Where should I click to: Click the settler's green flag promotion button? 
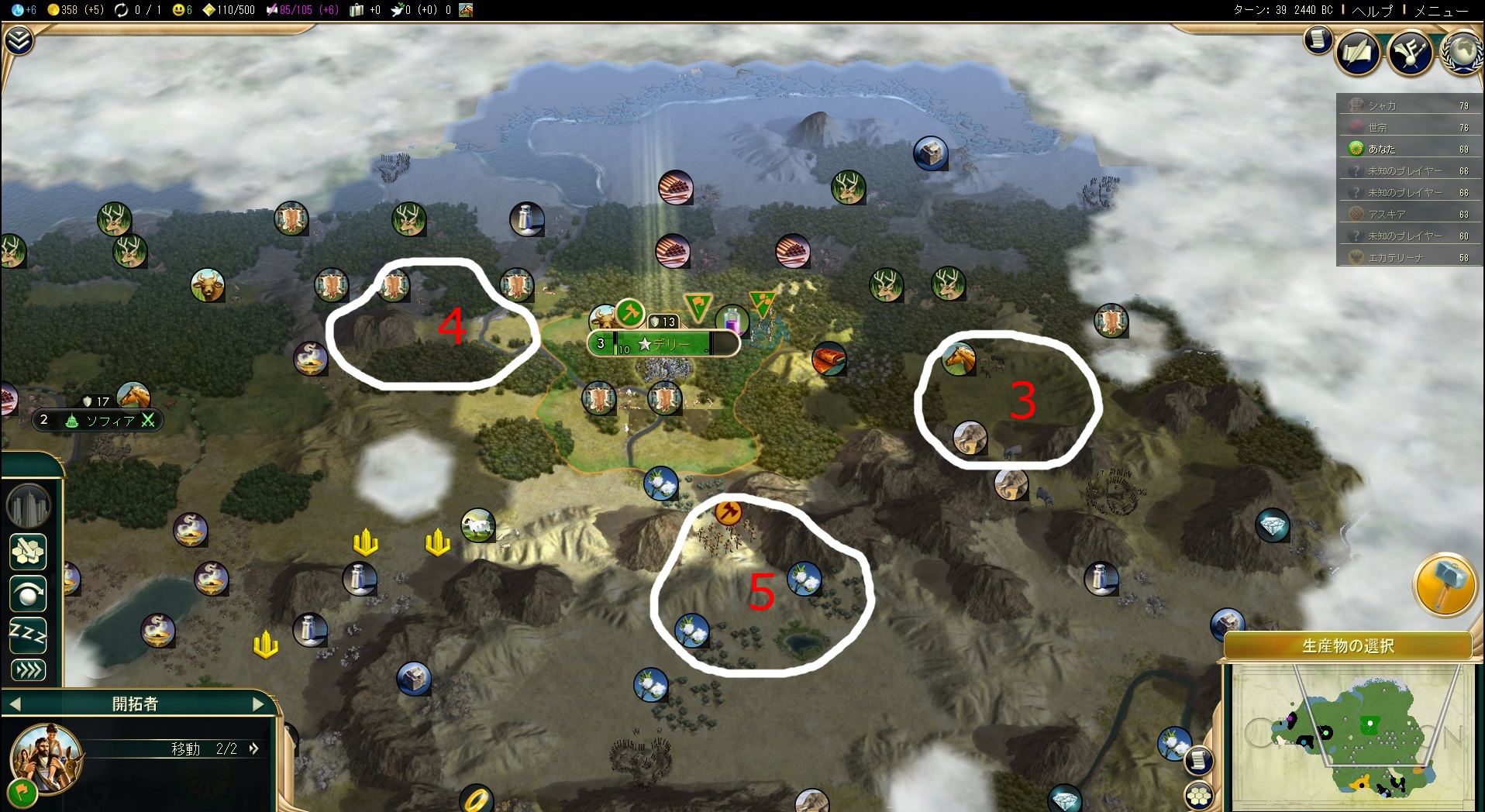22,792
